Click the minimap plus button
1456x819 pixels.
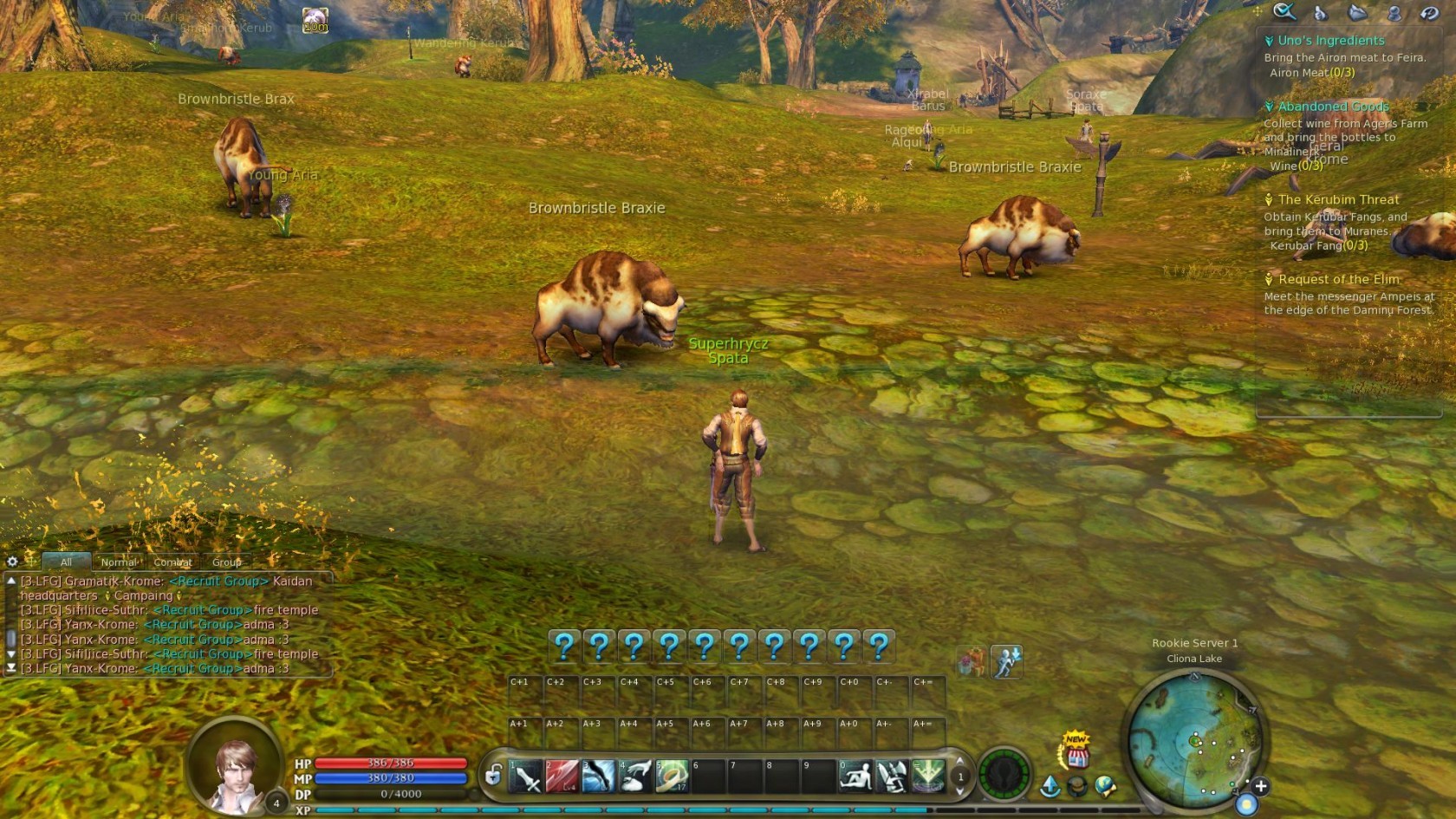pos(1261,786)
